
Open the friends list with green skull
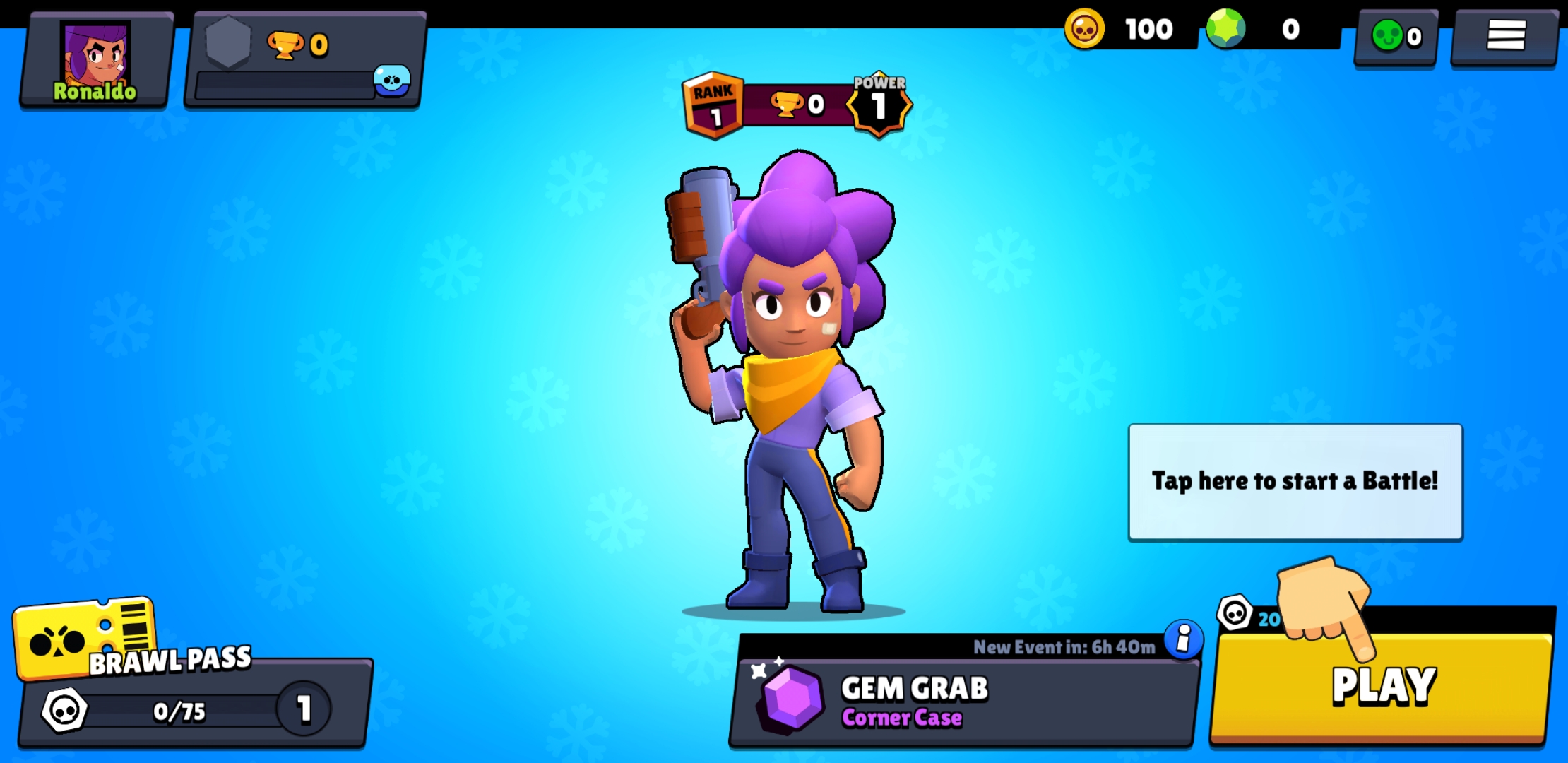[x=1396, y=37]
